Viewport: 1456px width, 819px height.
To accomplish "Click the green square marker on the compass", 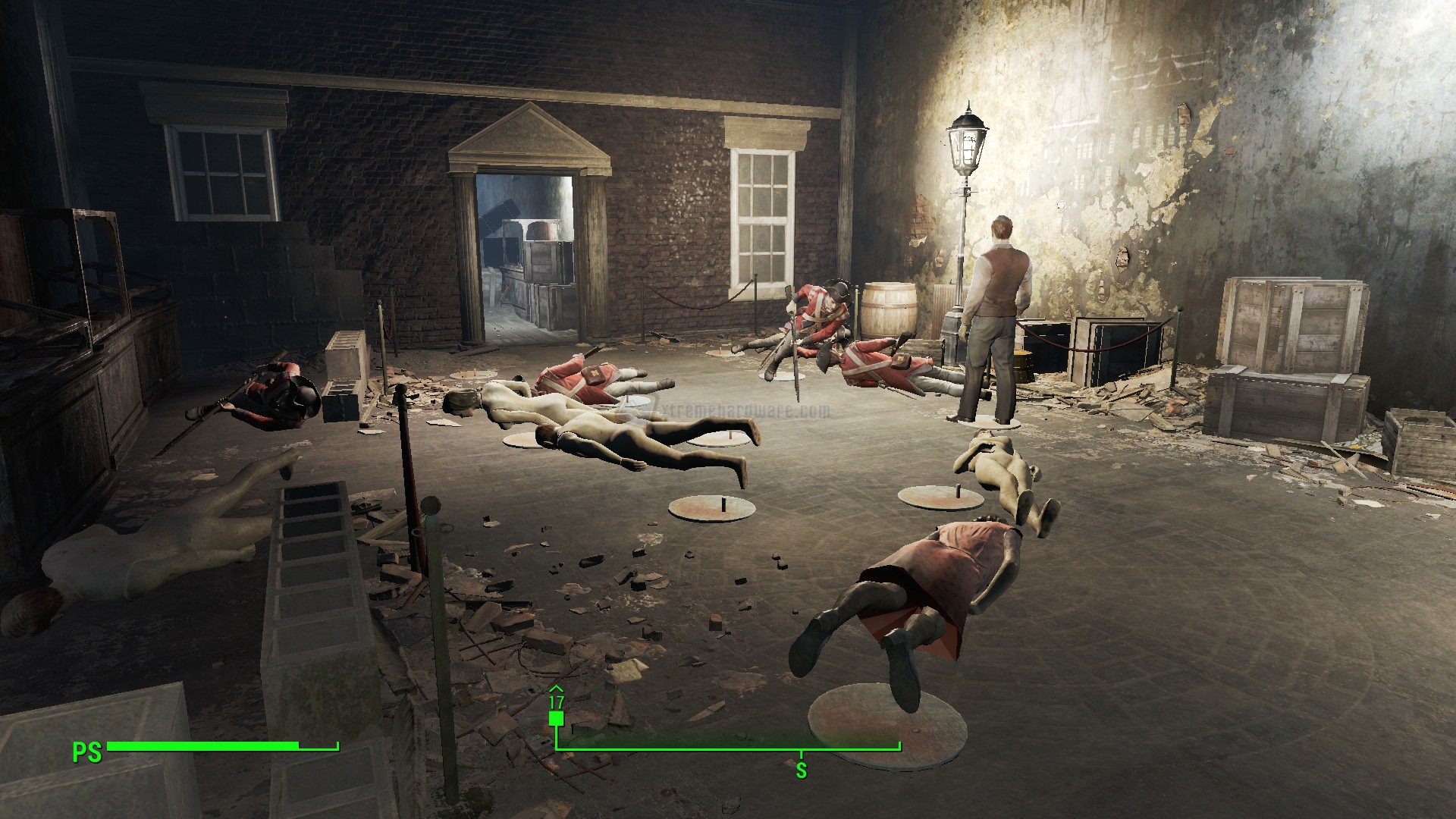I will click(x=557, y=718).
